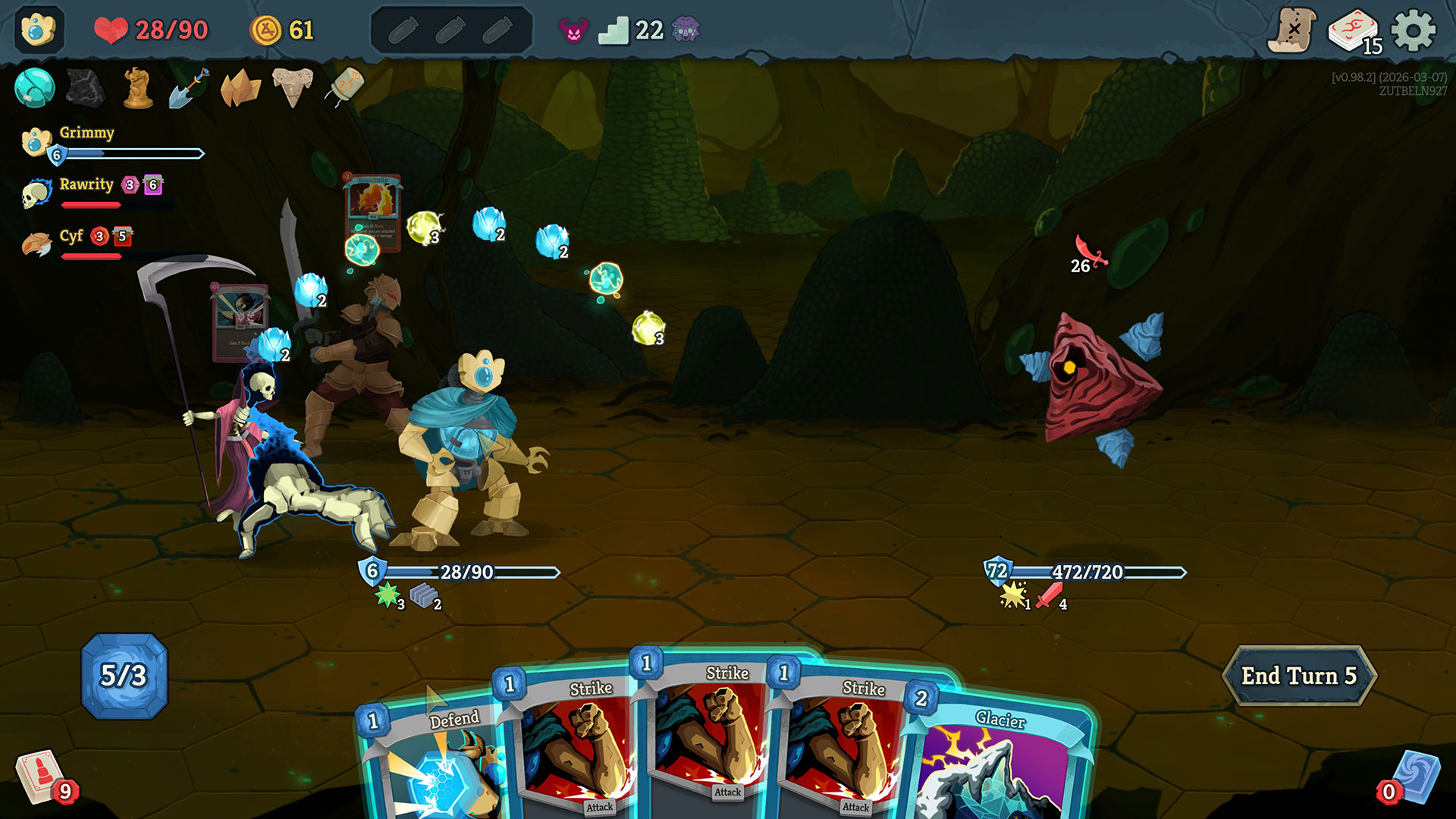
Task: Inspect the shovel relic
Action: point(189,88)
